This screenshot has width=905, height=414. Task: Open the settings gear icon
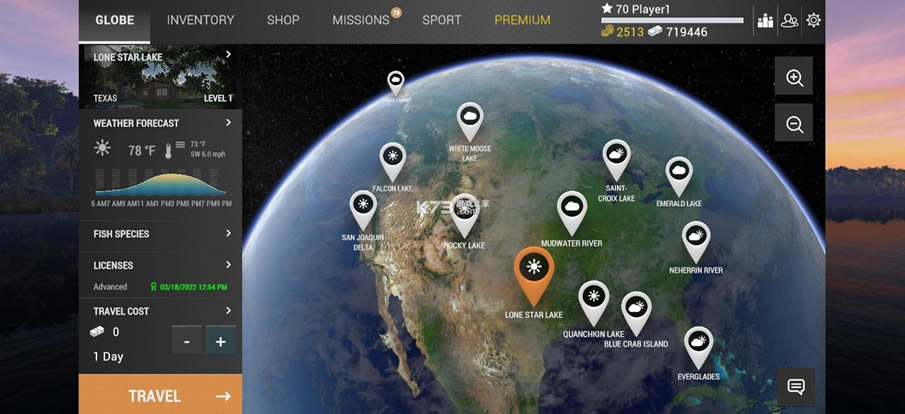tap(814, 20)
